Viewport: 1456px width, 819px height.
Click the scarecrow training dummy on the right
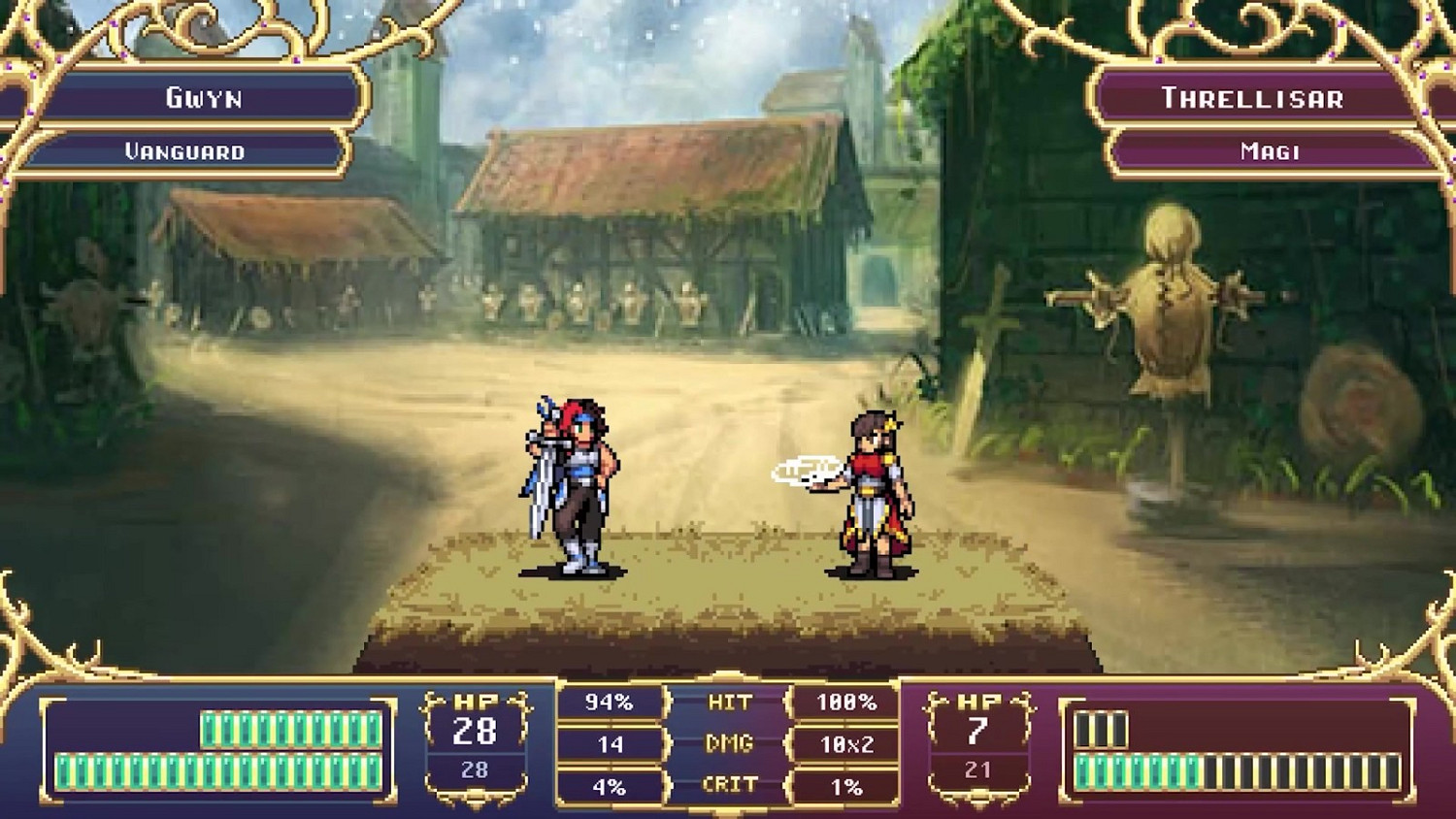pos(1170,311)
